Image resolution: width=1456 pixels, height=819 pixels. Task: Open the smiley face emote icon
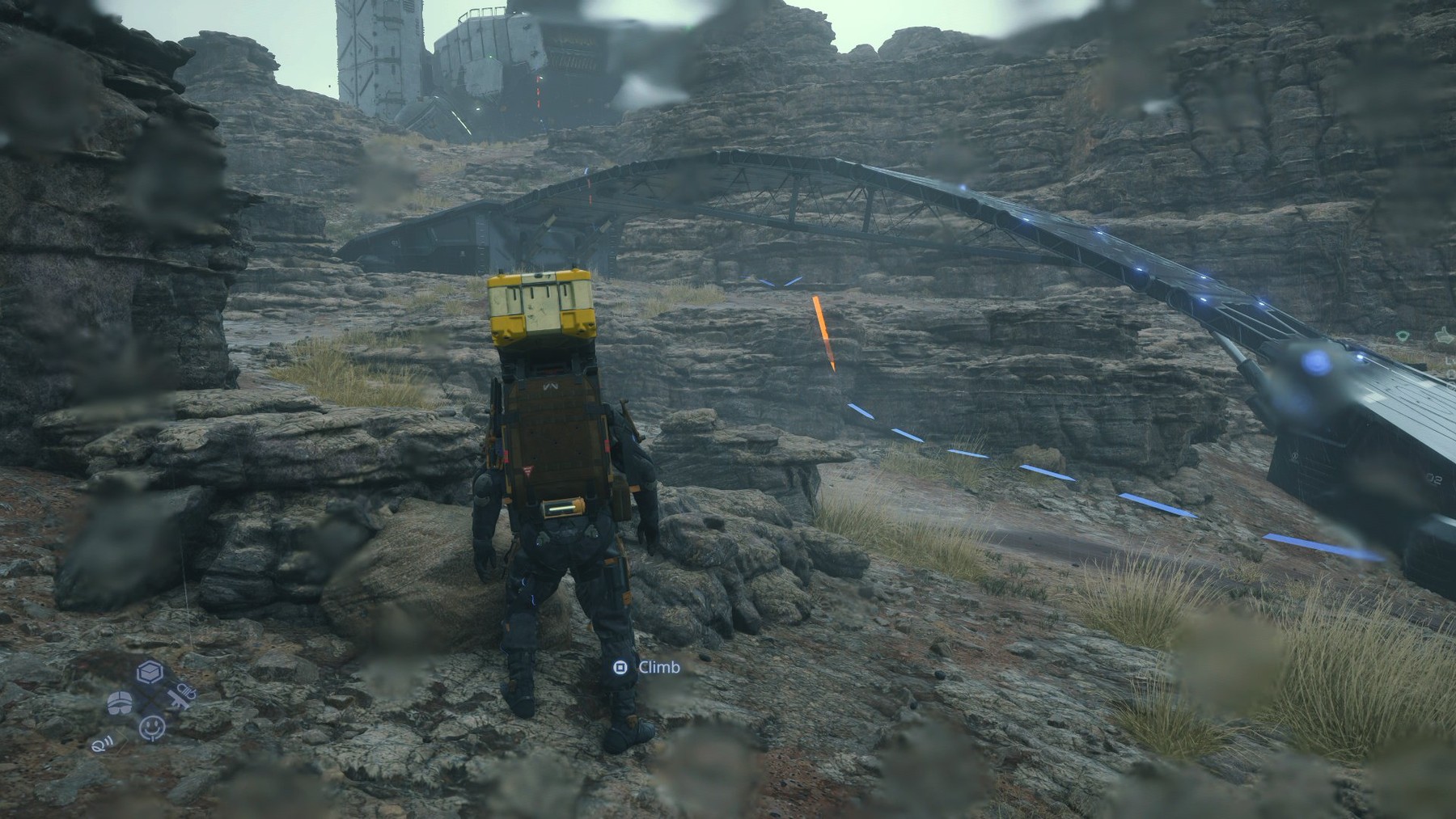151,728
